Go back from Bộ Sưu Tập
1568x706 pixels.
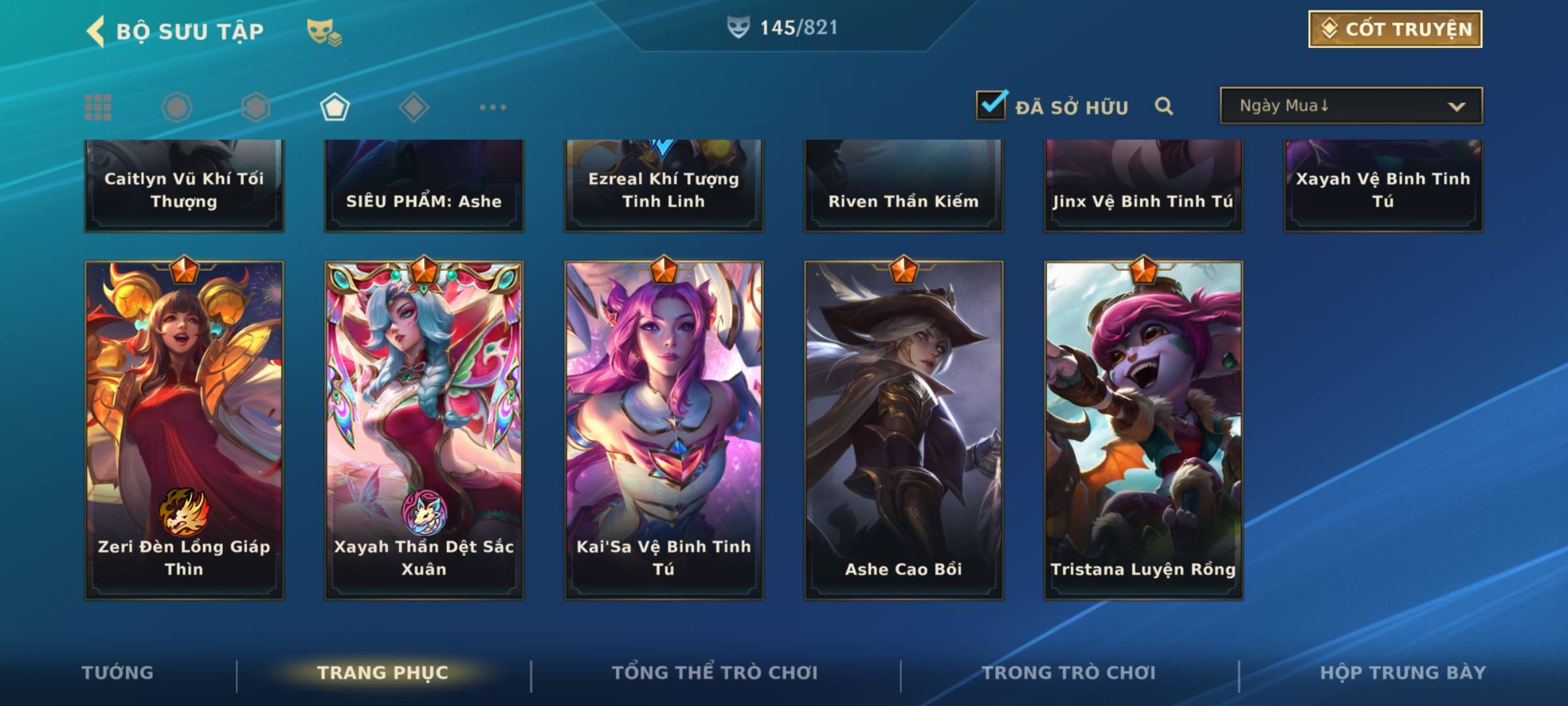97,31
